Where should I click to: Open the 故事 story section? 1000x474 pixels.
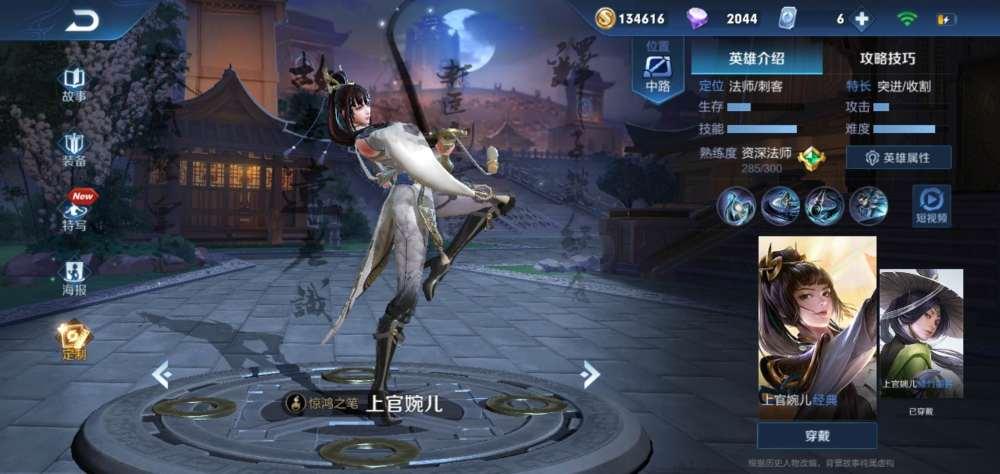[74, 84]
